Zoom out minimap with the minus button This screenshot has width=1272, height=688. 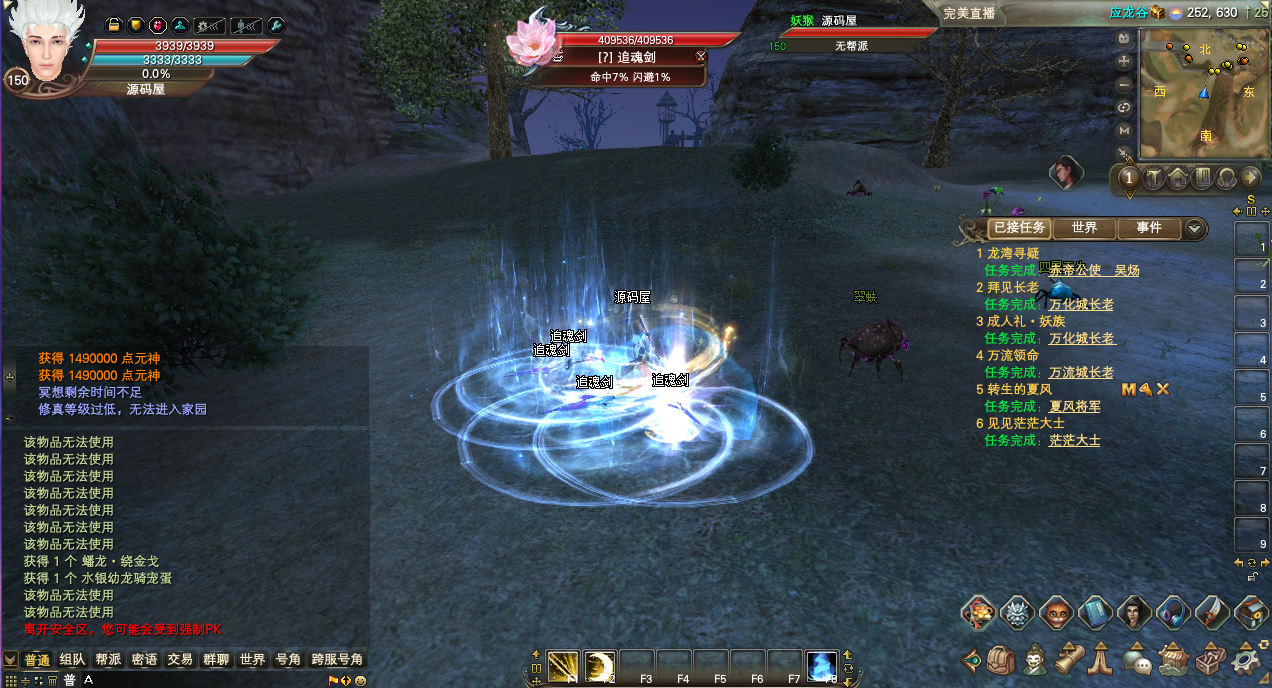[1124, 85]
